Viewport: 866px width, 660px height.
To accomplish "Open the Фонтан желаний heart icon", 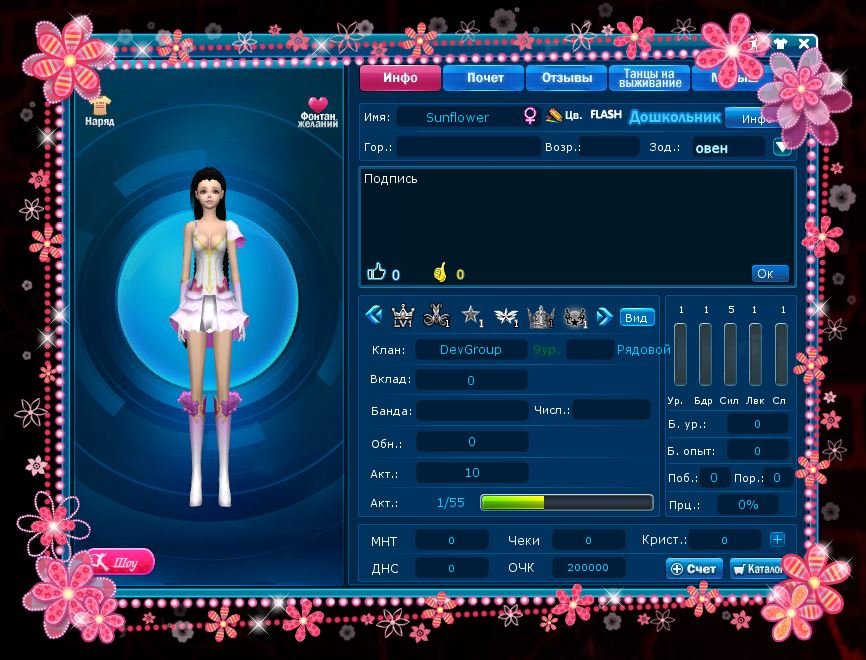I will pos(317,112).
